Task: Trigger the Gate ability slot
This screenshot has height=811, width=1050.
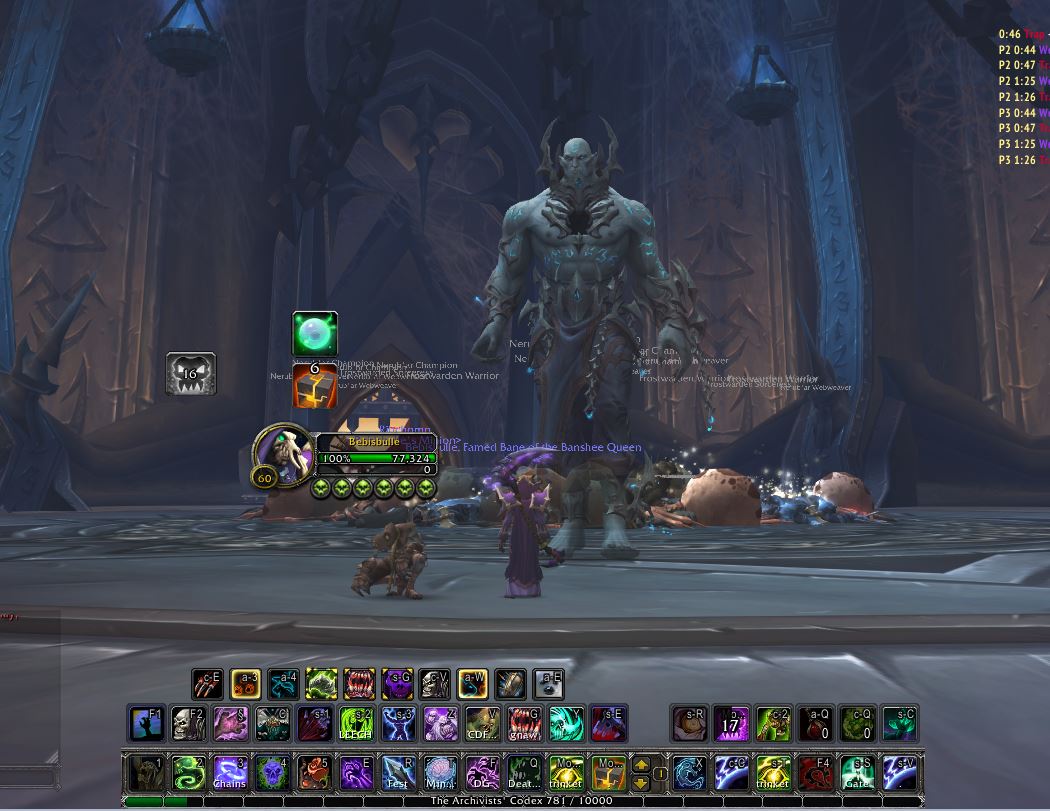Action: click(x=856, y=771)
